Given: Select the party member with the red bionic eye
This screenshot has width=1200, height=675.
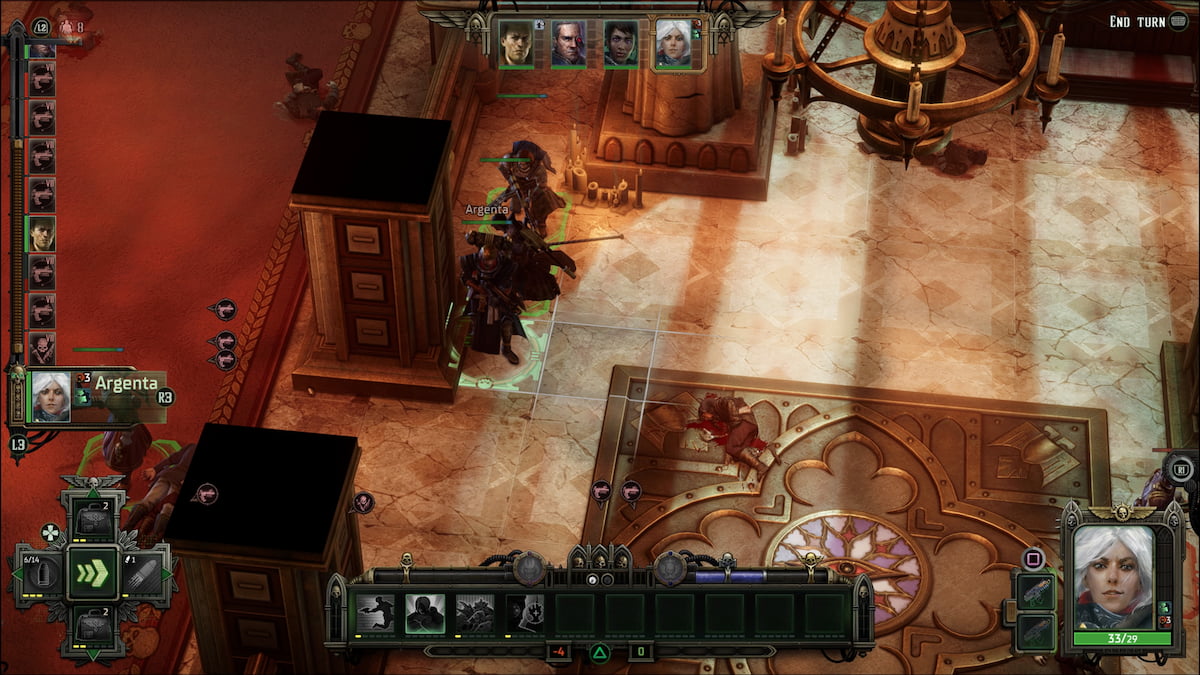Looking at the screenshot, I should tap(568, 44).
